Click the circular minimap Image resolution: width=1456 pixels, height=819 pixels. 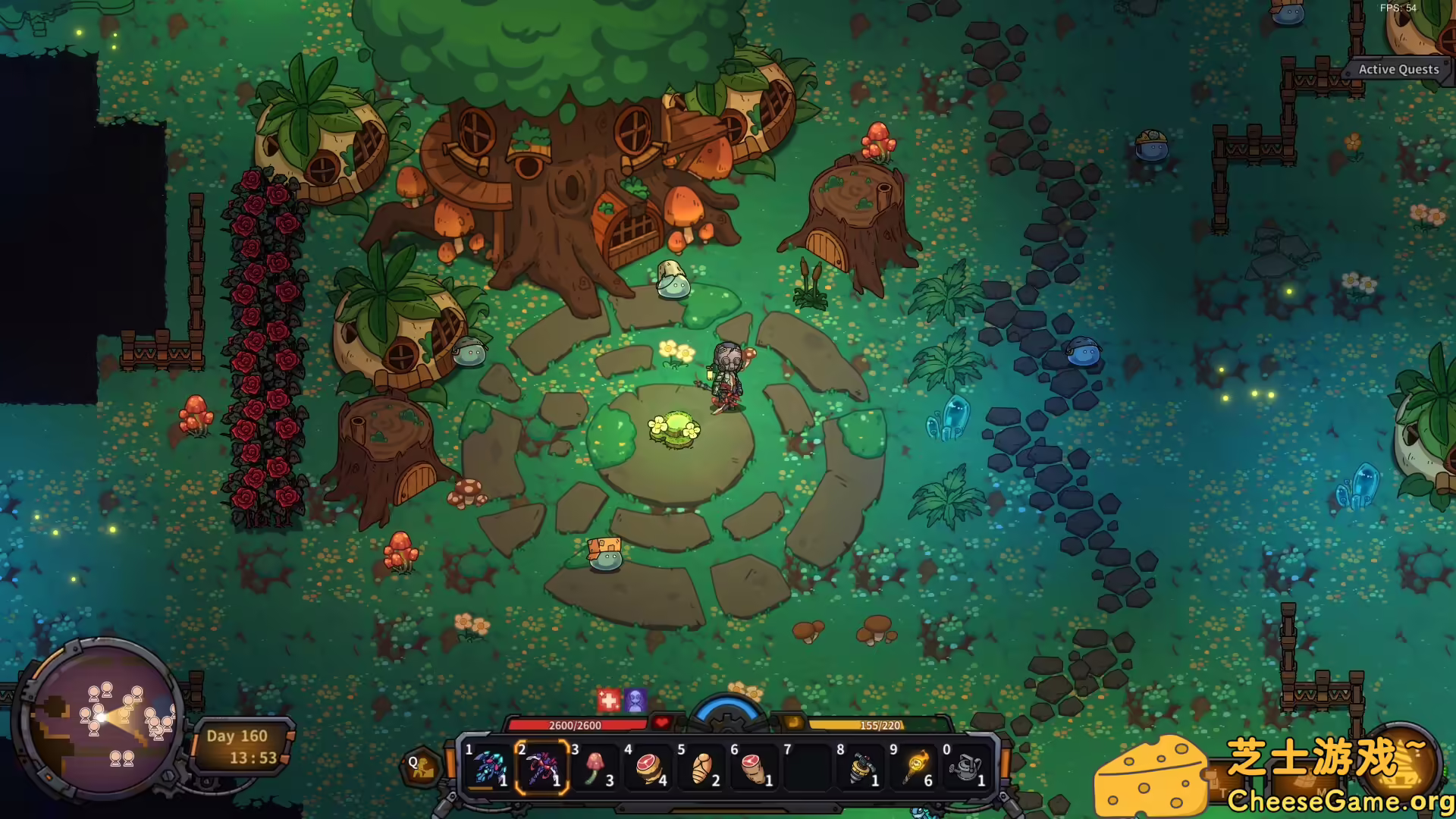(100, 718)
